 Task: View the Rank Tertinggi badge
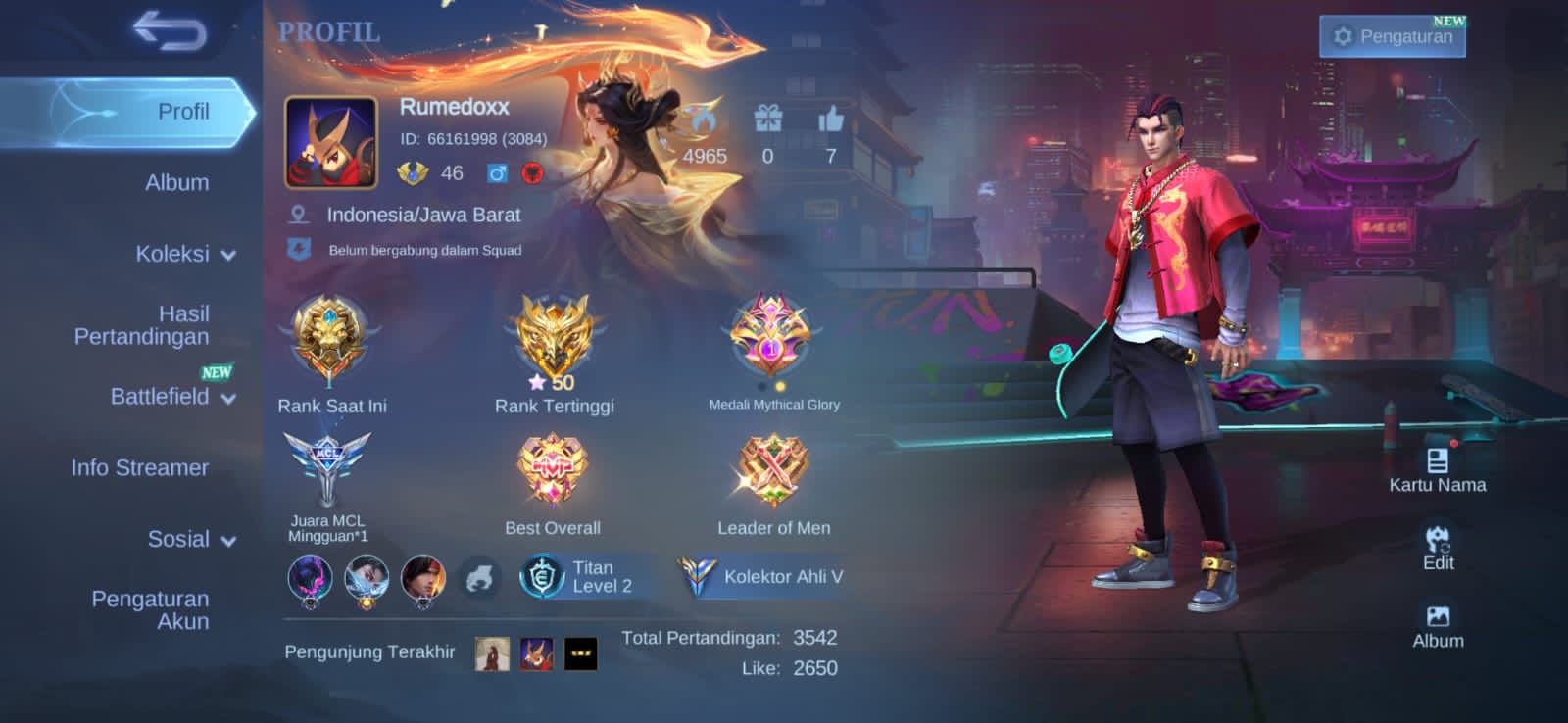554,340
